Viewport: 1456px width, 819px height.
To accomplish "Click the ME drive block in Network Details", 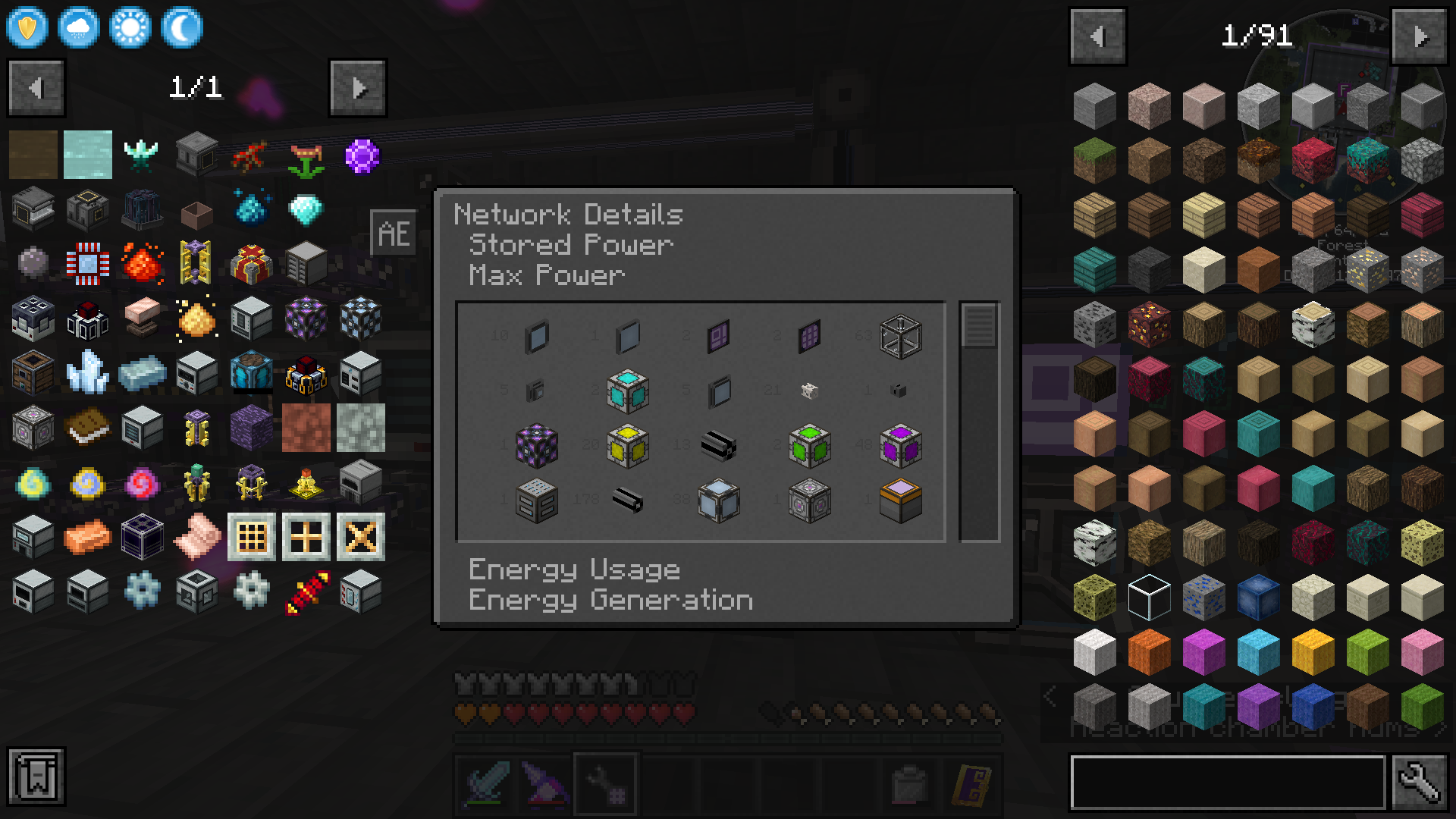I will point(535,500).
